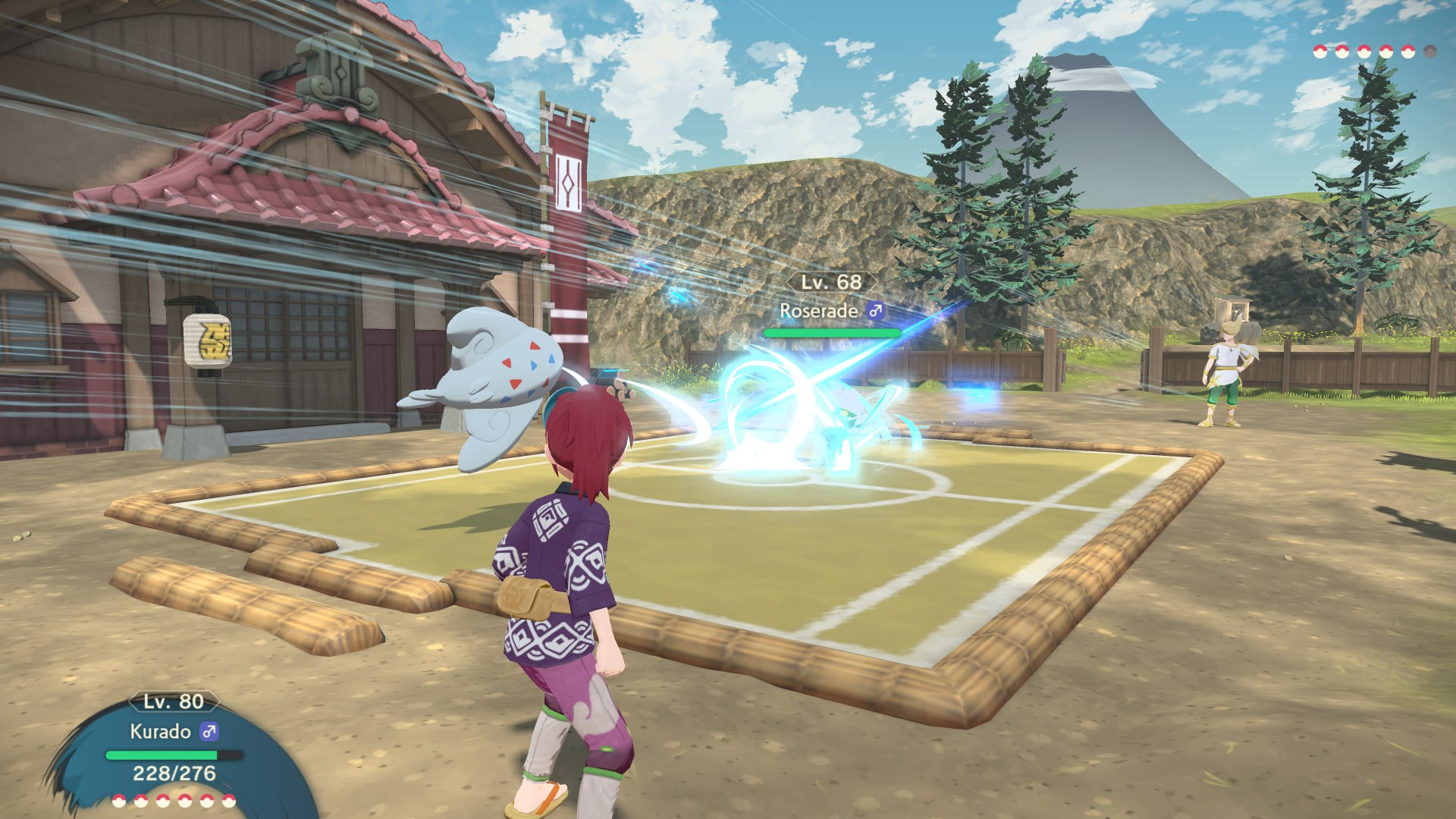Click Roserade's green health bar
This screenshot has height=819, width=1456.
pos(832,332)
